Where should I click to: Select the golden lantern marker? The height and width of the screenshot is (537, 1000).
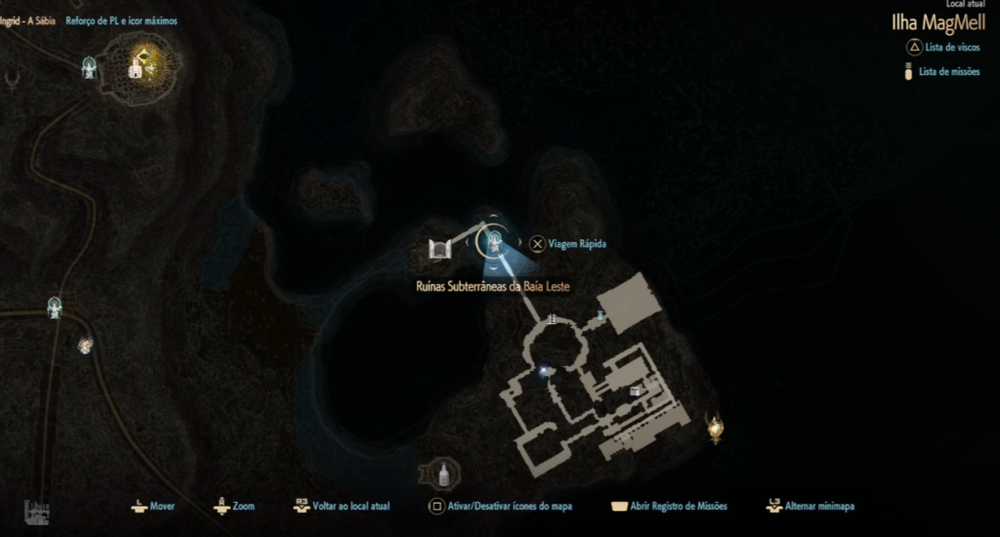click(715, 428)
